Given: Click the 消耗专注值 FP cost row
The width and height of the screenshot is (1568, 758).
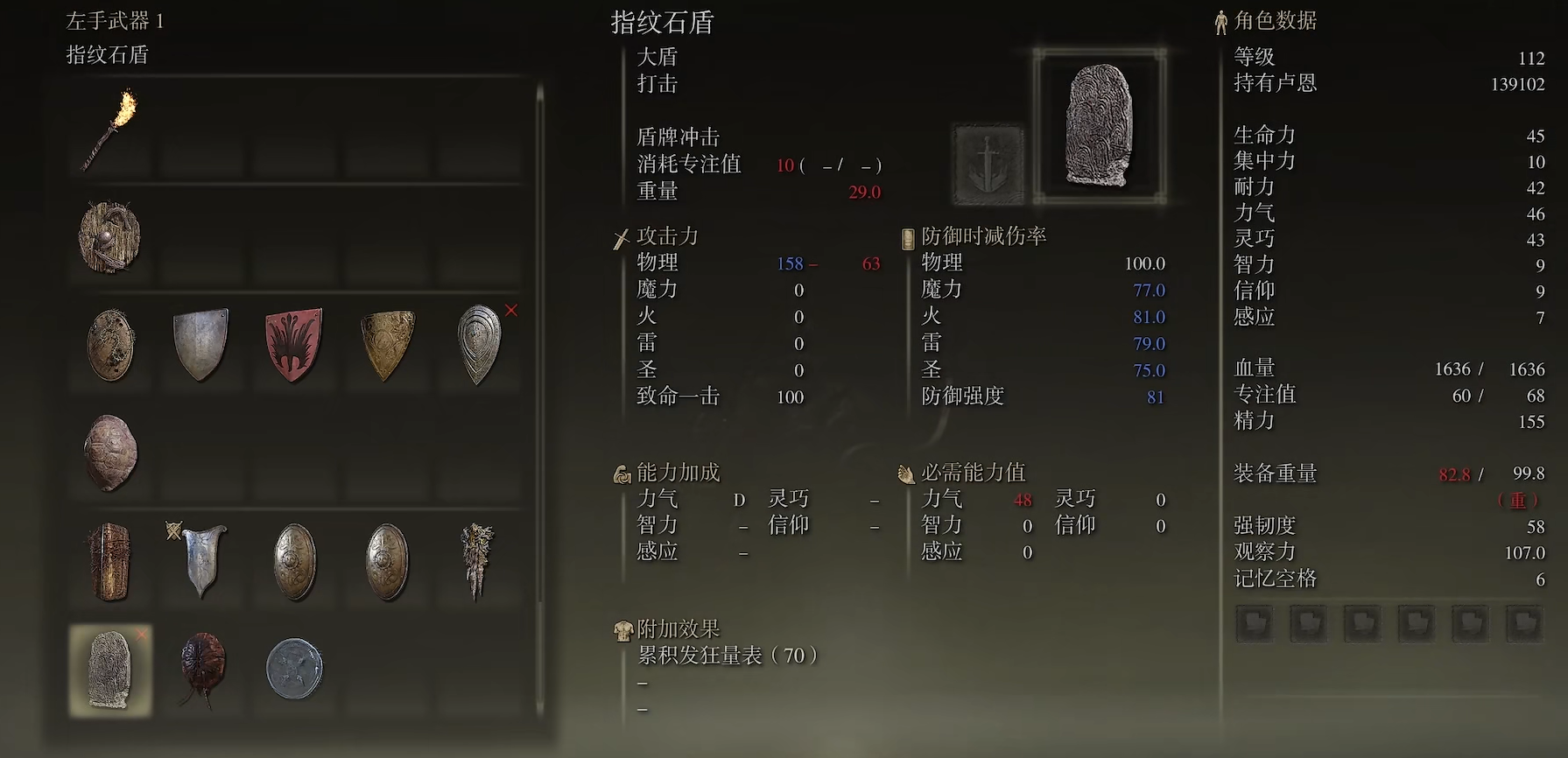Looking at the screenshot, I should (x=691, y=164).
